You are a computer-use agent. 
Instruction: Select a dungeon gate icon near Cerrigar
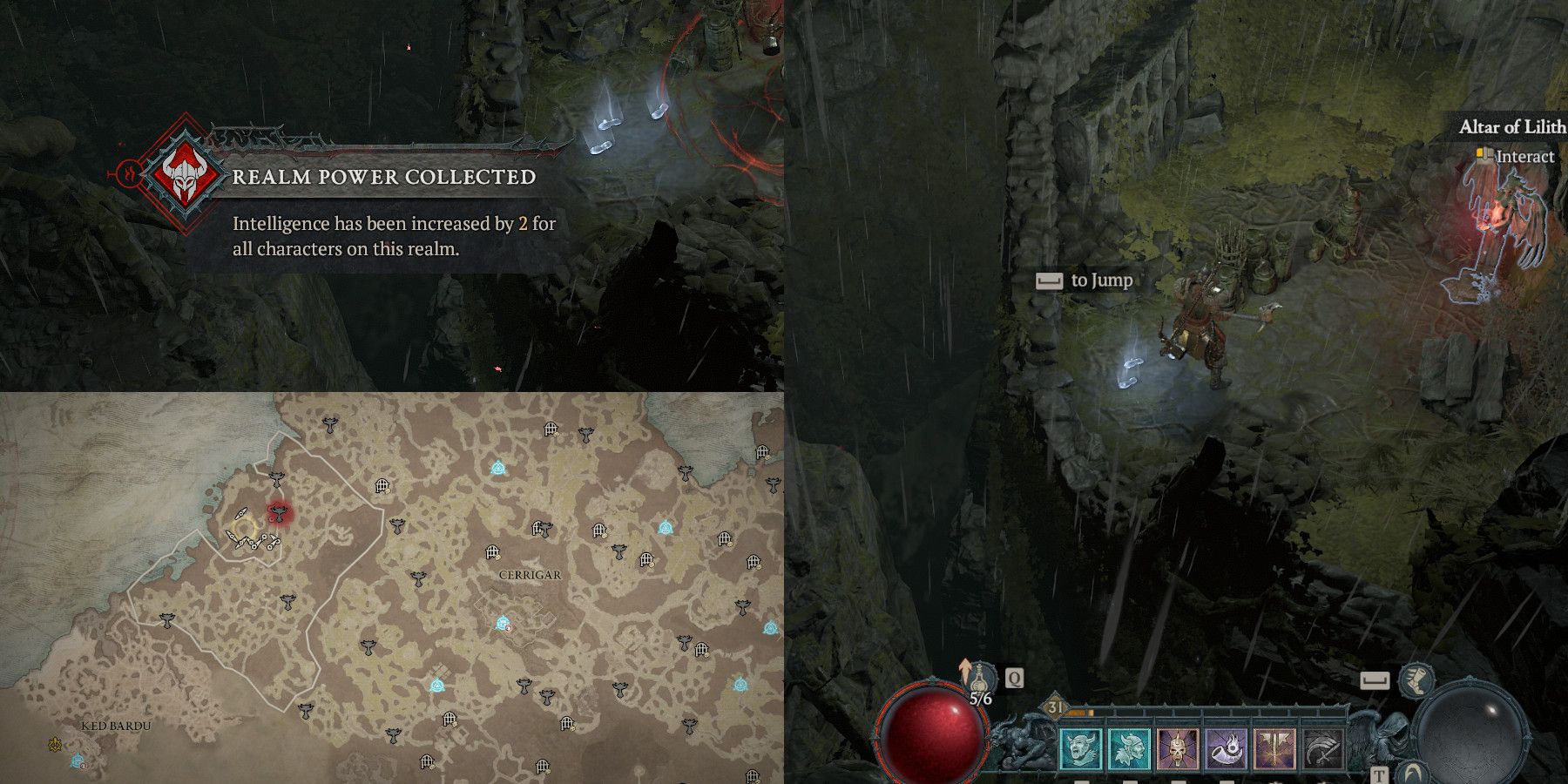pos(492,553)
